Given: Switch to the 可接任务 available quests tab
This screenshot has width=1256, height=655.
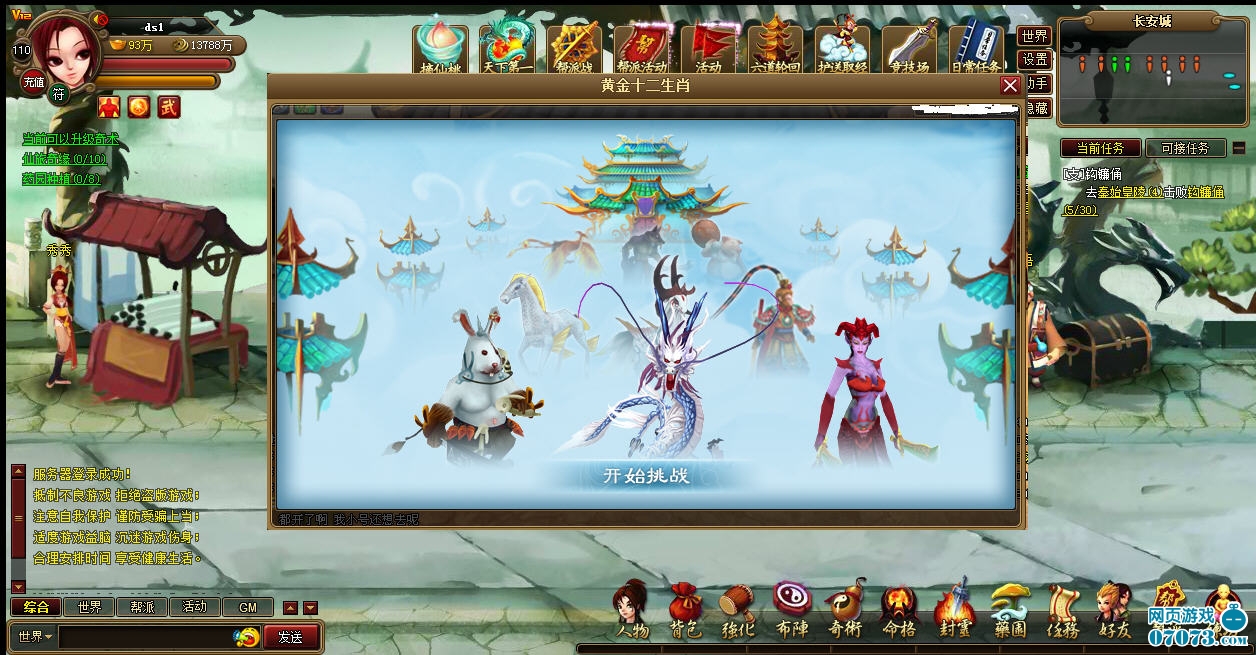Looking at the screenshot, I should point(1185,148).
